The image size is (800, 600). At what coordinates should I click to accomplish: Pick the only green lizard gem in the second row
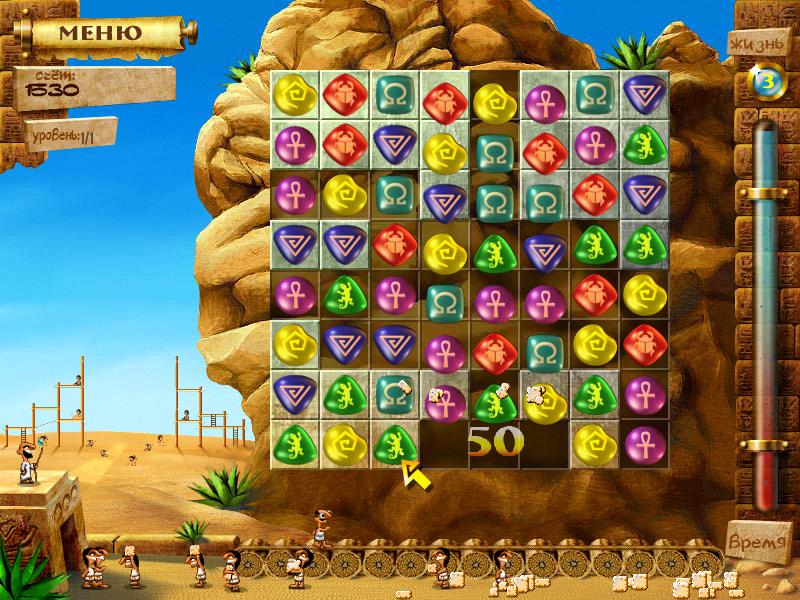click(643, 146)
